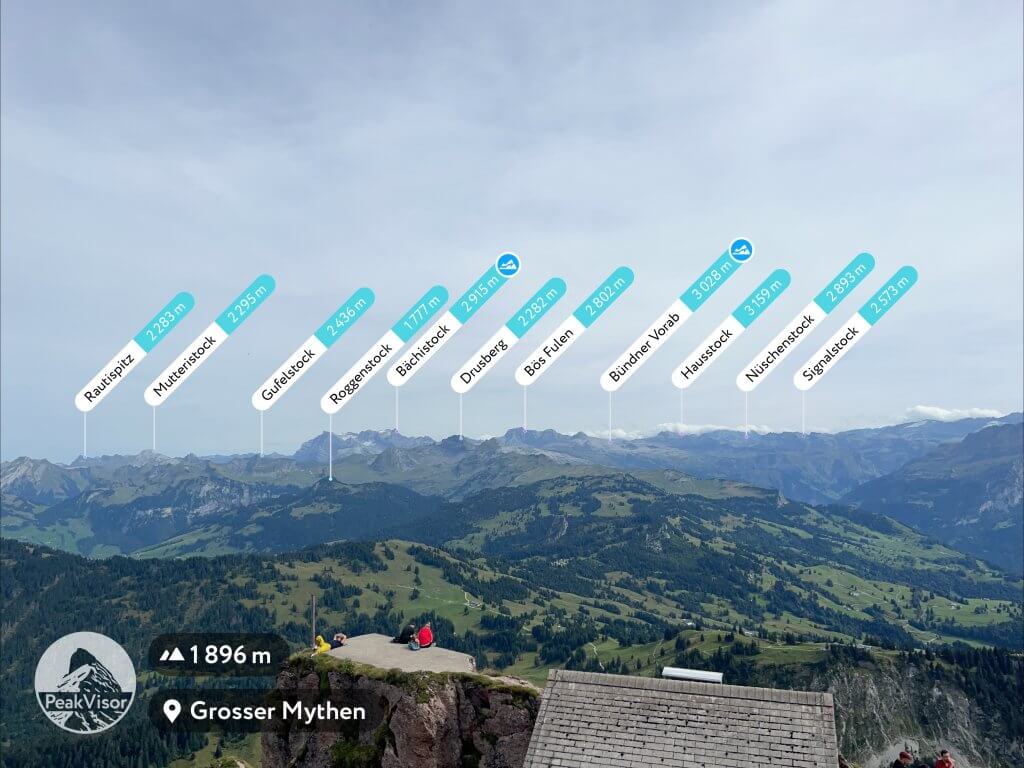The width and height of the screenshot is (1024, 768).
Task: Click the PeakVisor logo badge
Action: [85, 682]
